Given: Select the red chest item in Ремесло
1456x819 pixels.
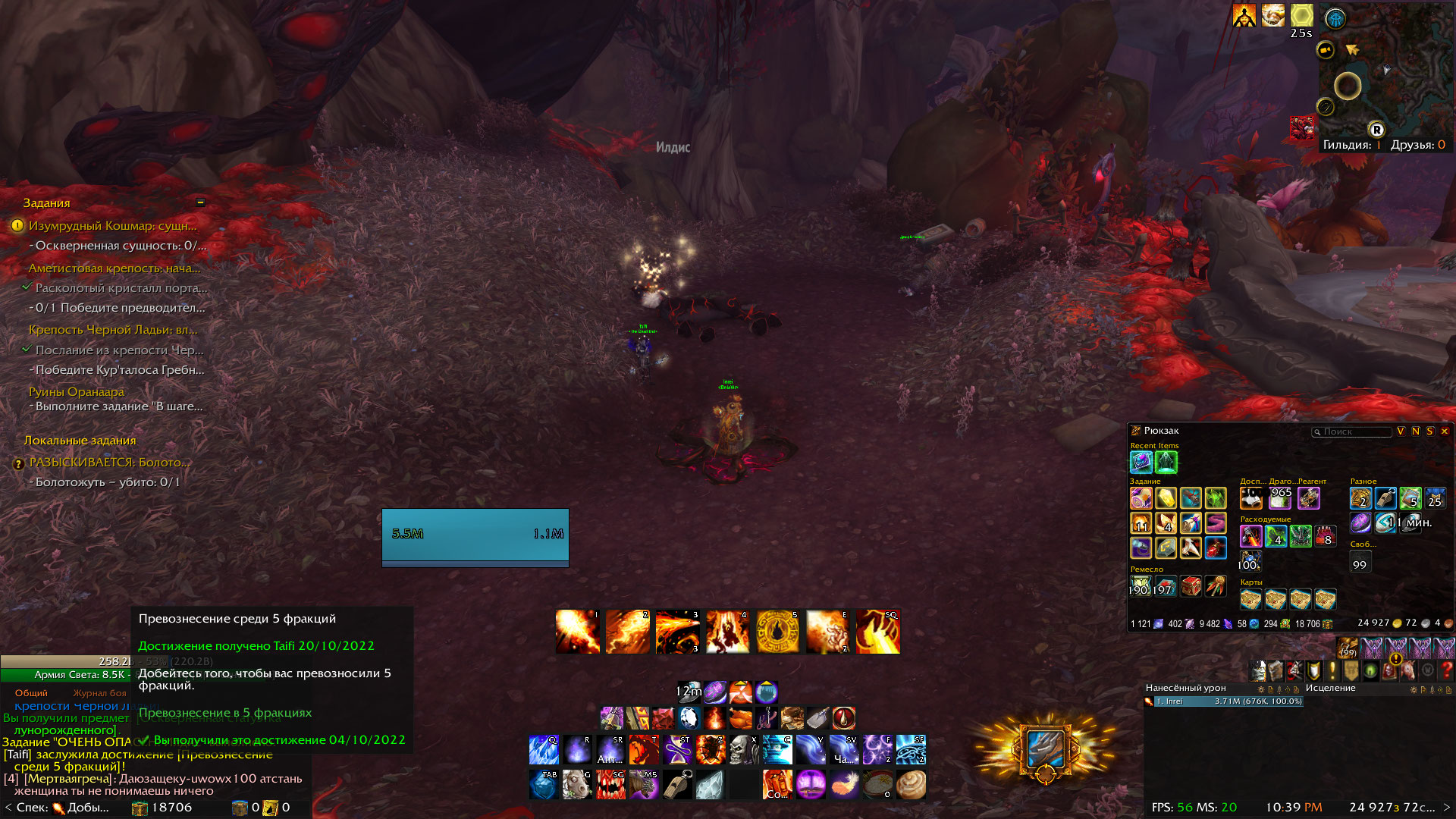Looking at the screenshot, I should click(1191, 586).
